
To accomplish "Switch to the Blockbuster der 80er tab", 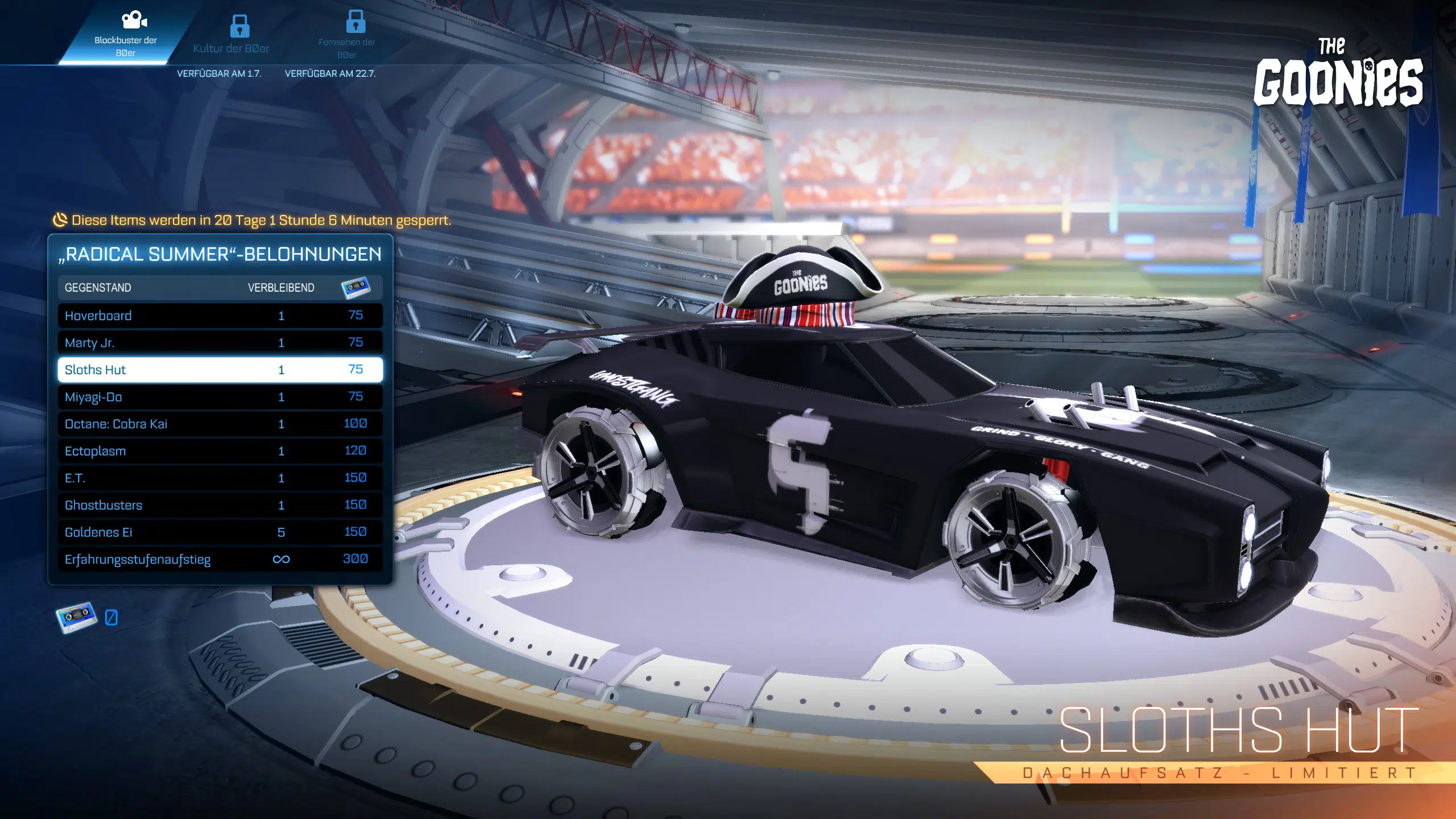I will pyautogui.click(x=125, y=34).
